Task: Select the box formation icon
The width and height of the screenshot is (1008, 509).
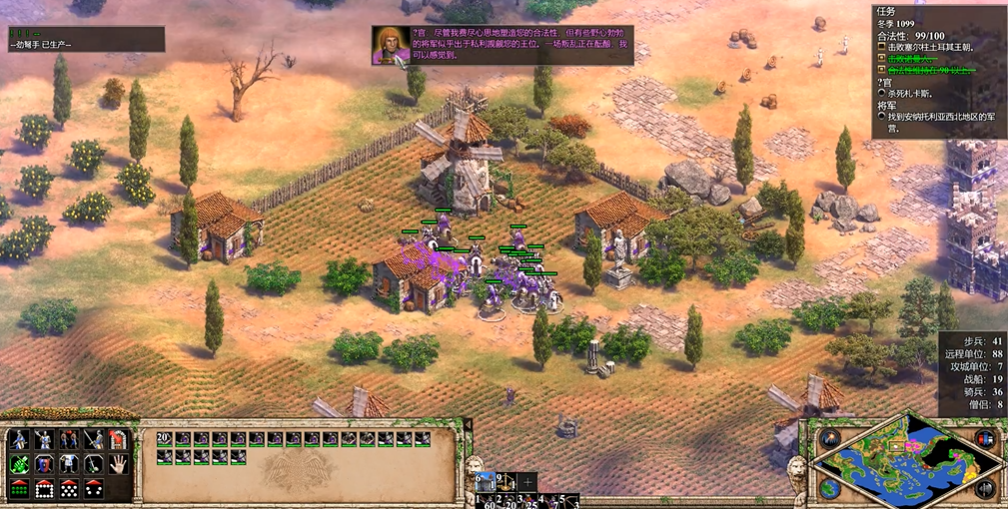Action: [44, 489]
